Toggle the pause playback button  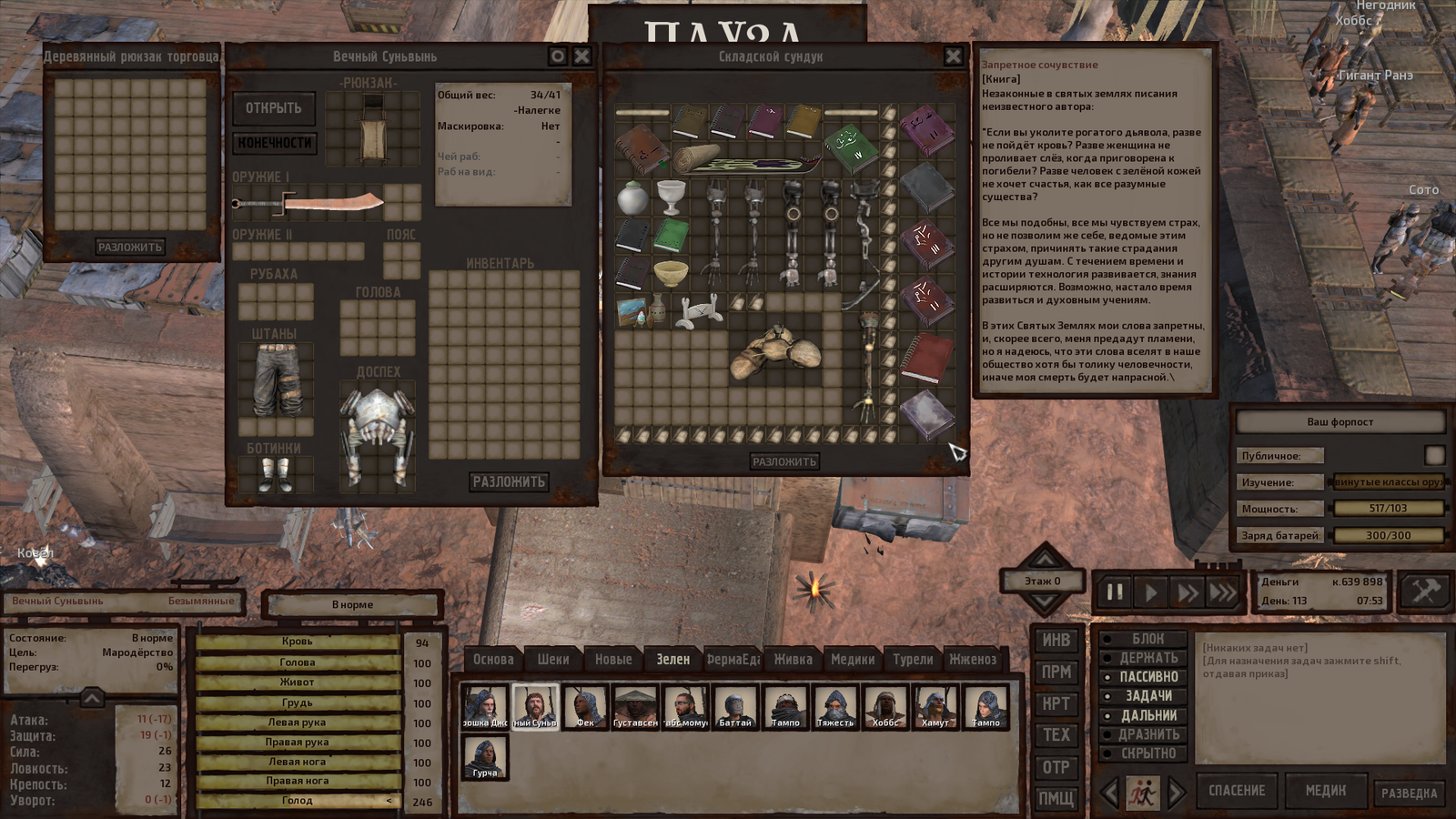pyautogui.click(x=1115, y=593)
